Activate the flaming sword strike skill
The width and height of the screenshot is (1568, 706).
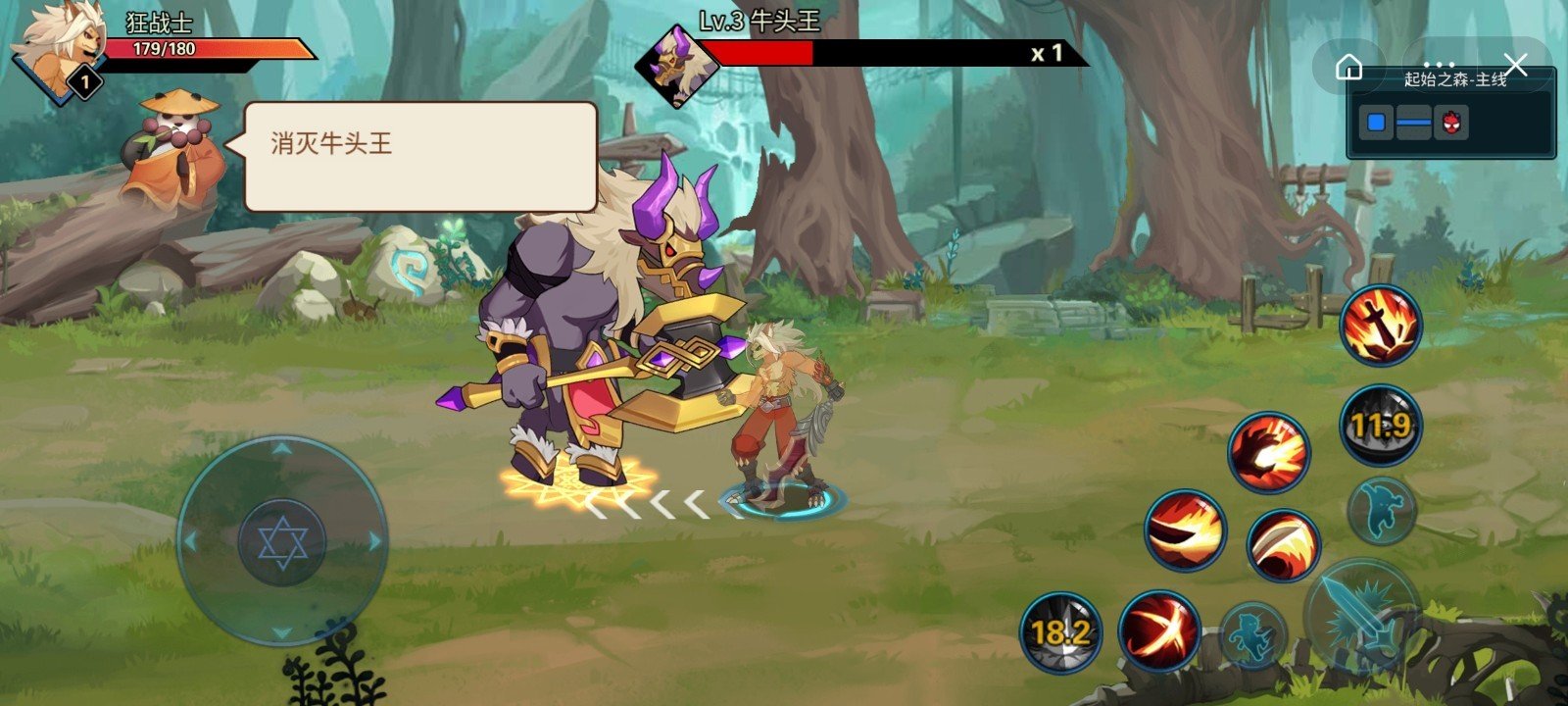click(1381, 326)
